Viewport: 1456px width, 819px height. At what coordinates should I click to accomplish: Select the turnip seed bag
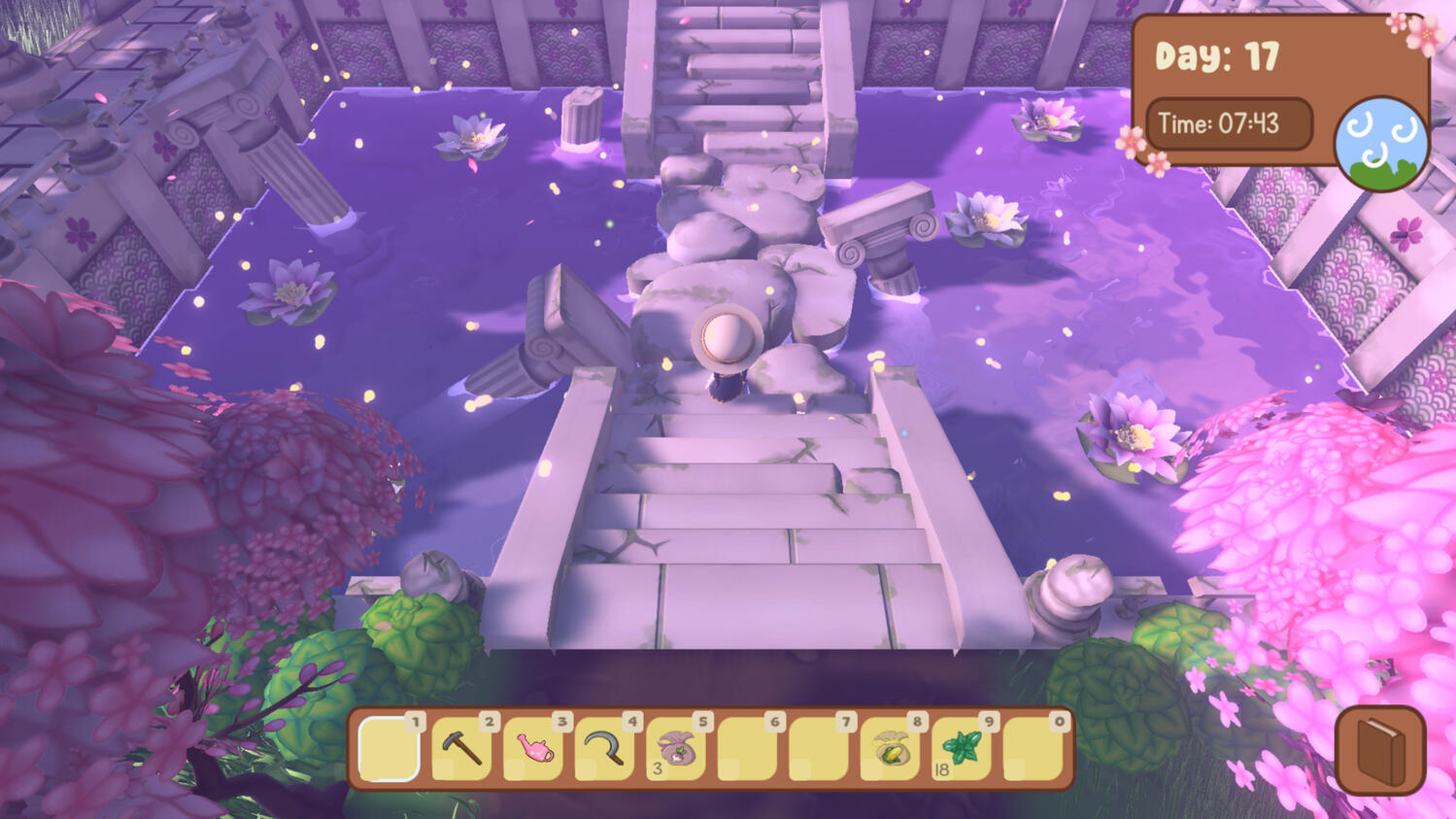click(x=676, y=750)
